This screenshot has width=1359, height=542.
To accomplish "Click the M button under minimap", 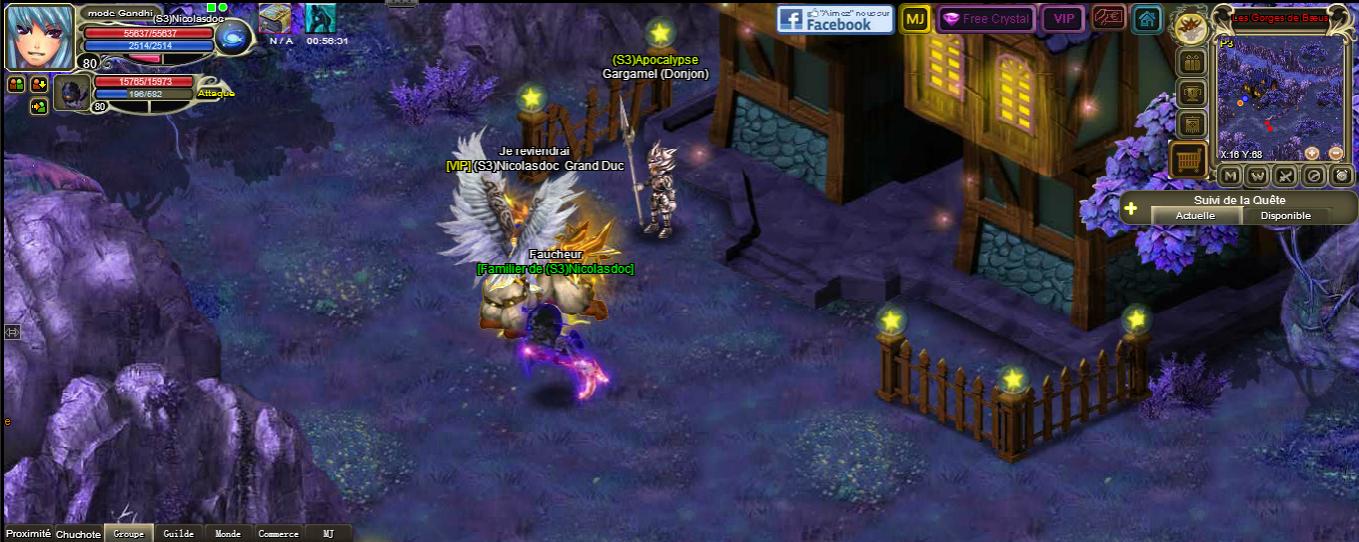I will point(1231,176).
